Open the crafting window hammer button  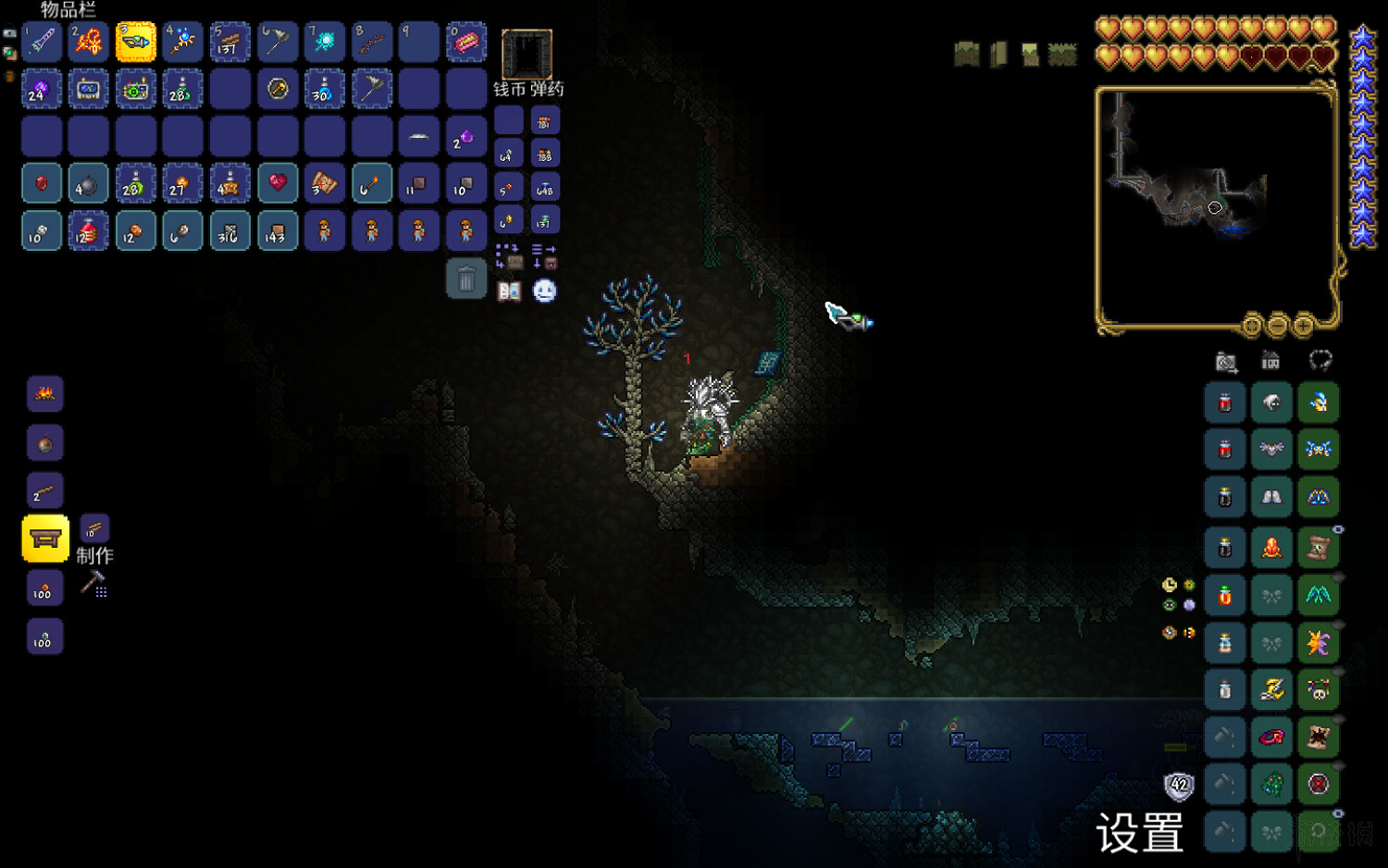click(93, 584)
